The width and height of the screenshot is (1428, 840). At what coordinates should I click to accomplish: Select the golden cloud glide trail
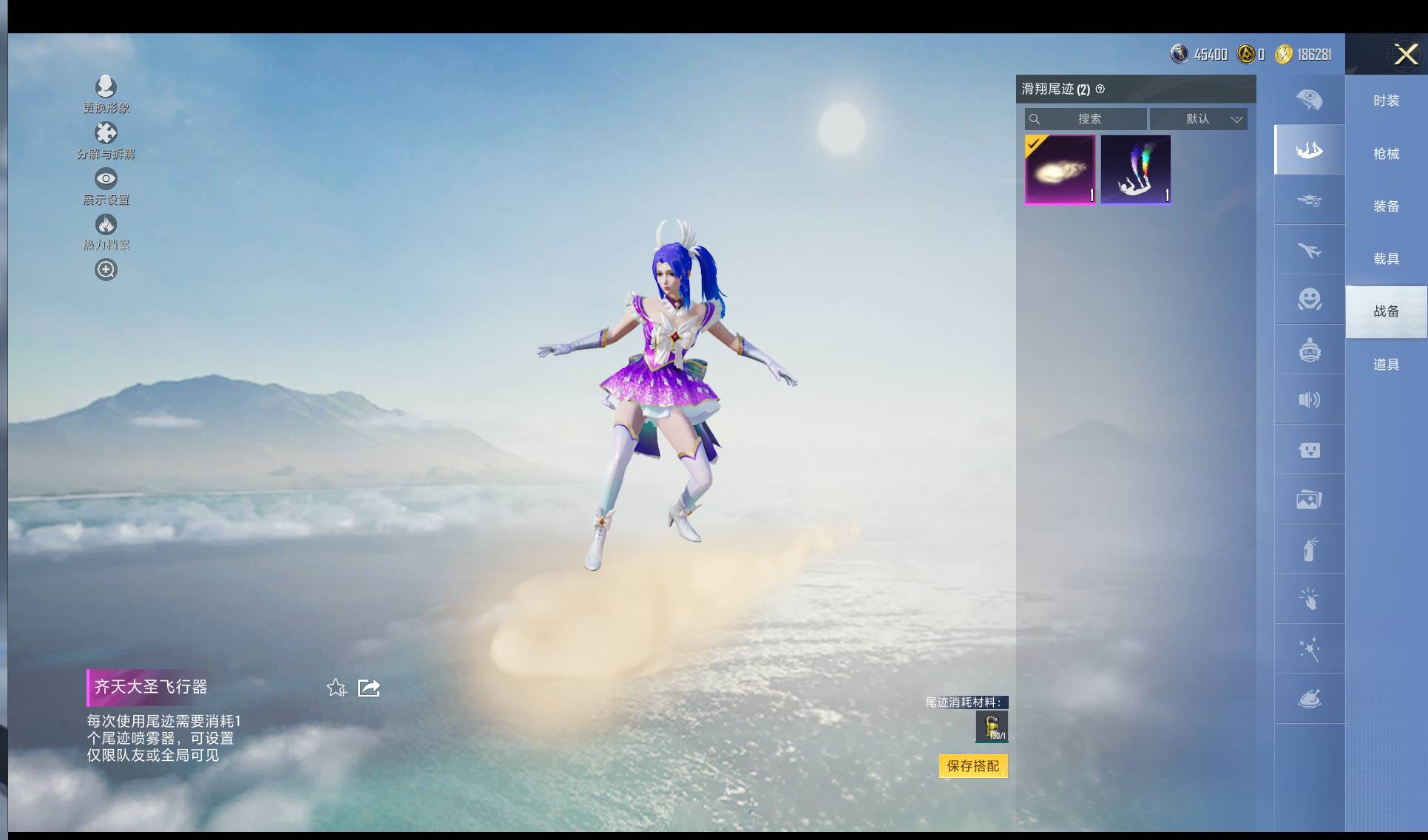pos(1060,169)
